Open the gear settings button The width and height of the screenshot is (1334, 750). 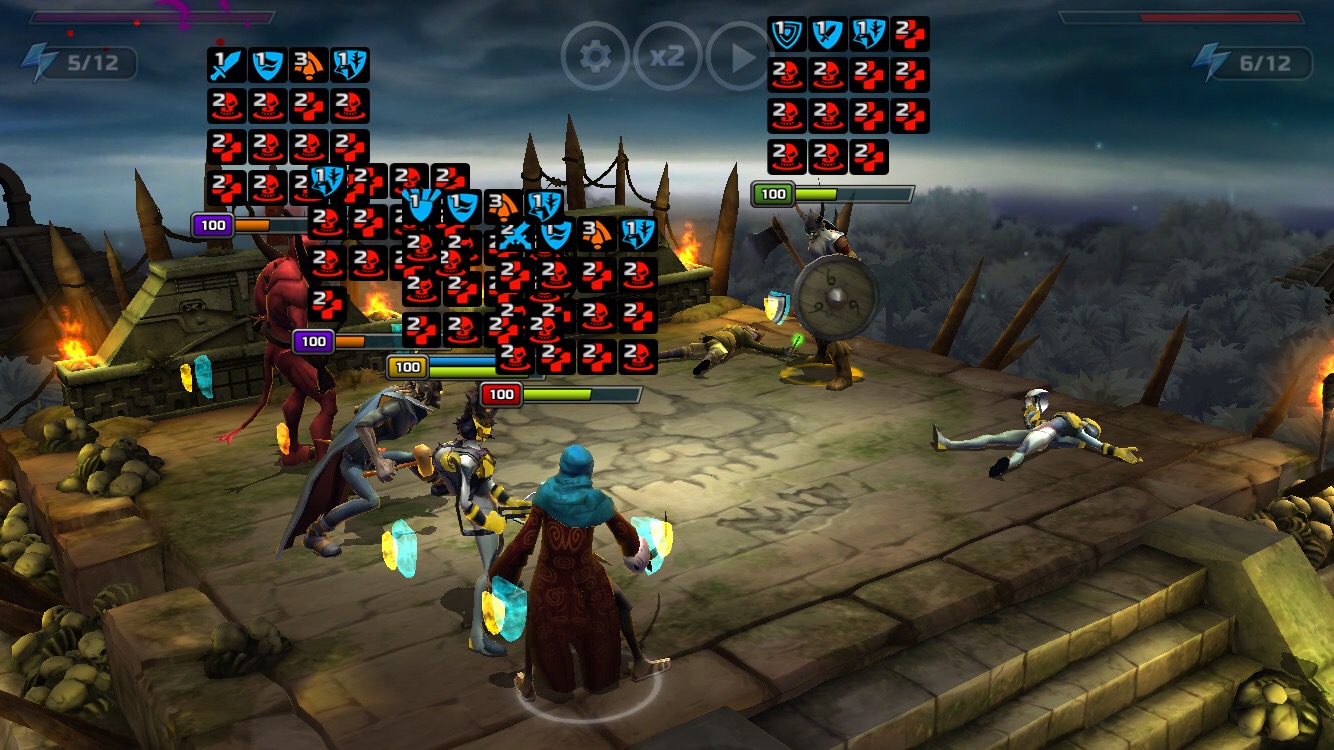[x=595, y=57]
